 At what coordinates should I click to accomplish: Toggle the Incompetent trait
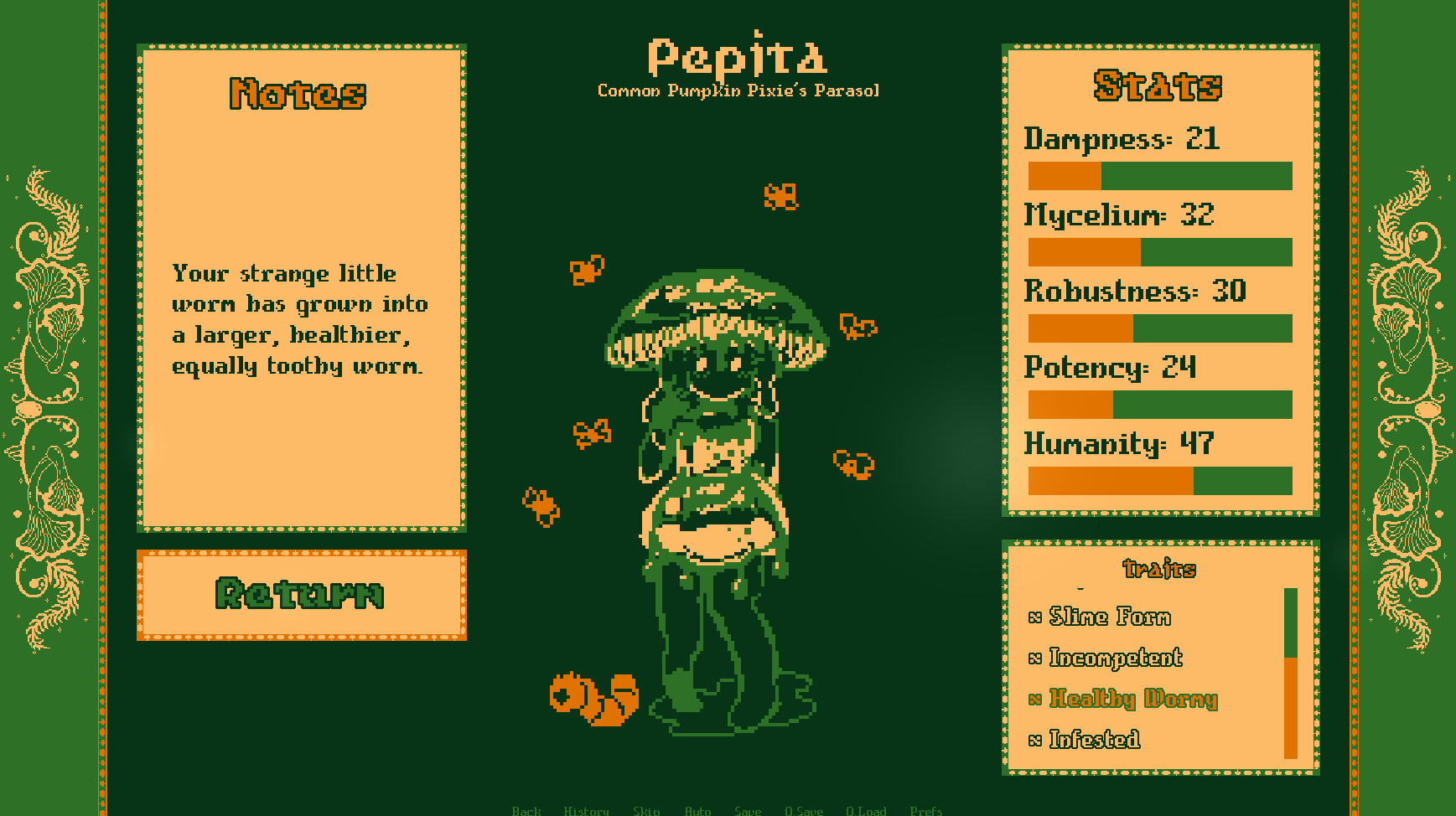(1115, 658)
